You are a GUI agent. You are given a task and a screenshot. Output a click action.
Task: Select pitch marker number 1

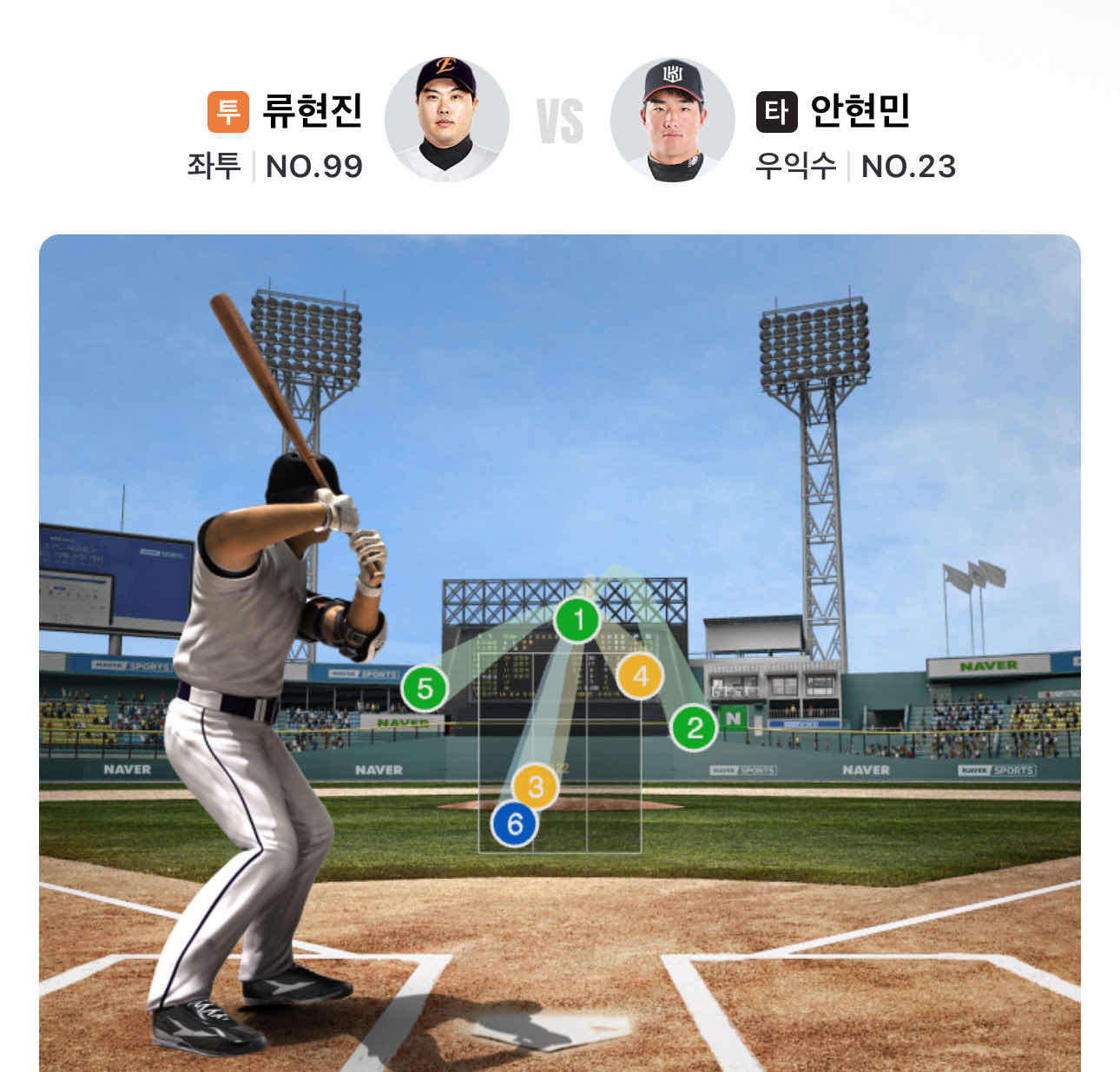click(x=577, y=620)
